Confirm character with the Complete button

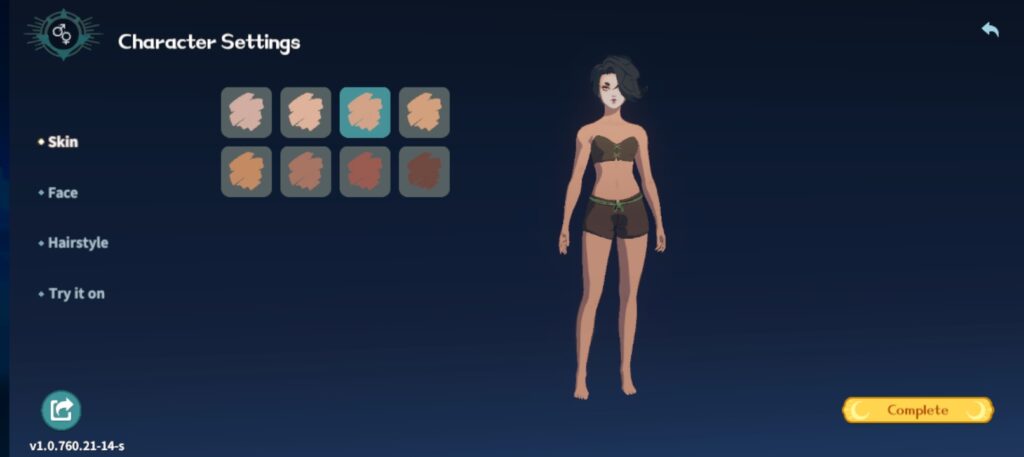pos(917,410)
